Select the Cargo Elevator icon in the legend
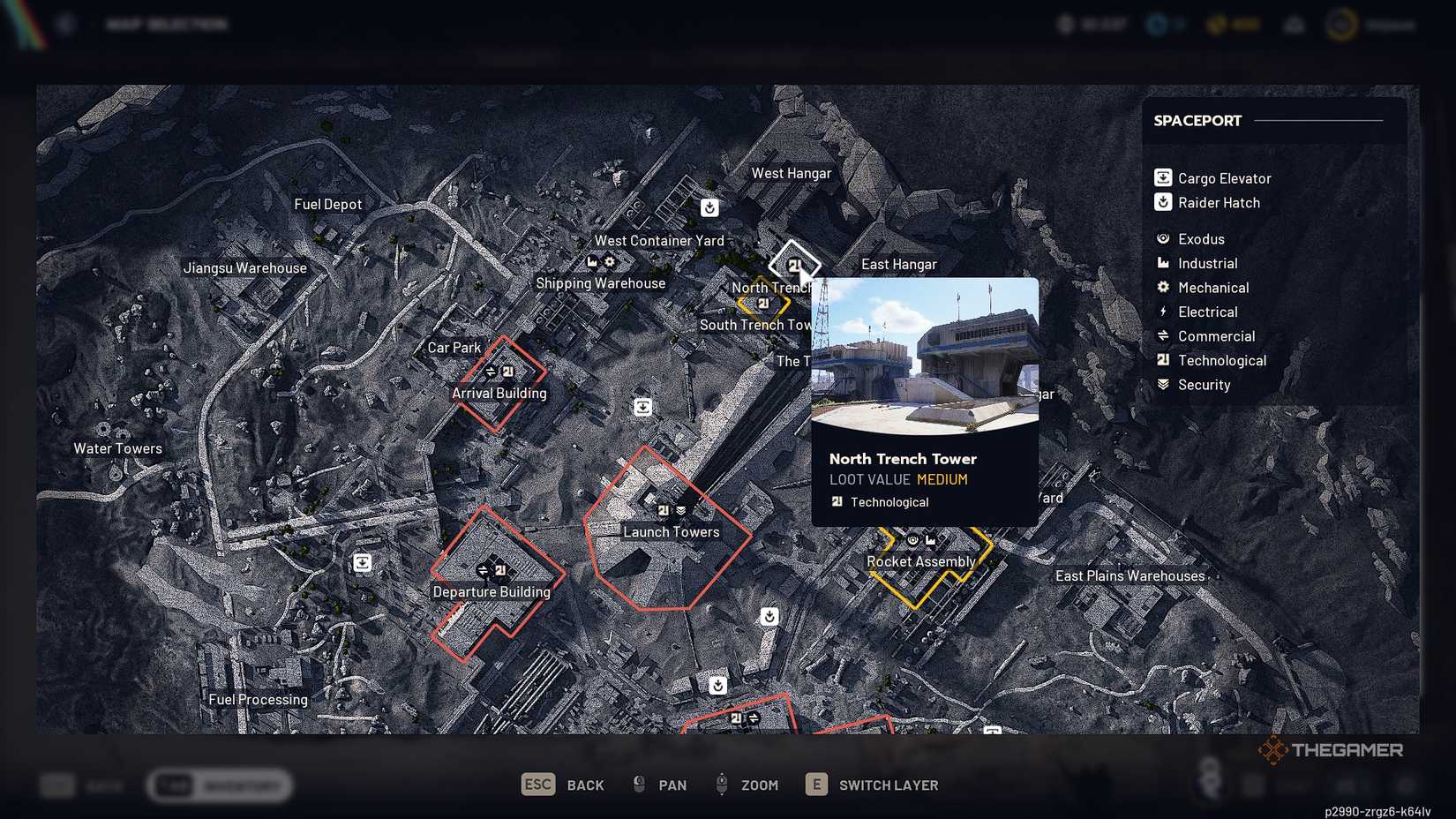1456x819 pixels. click(1163, 177)
